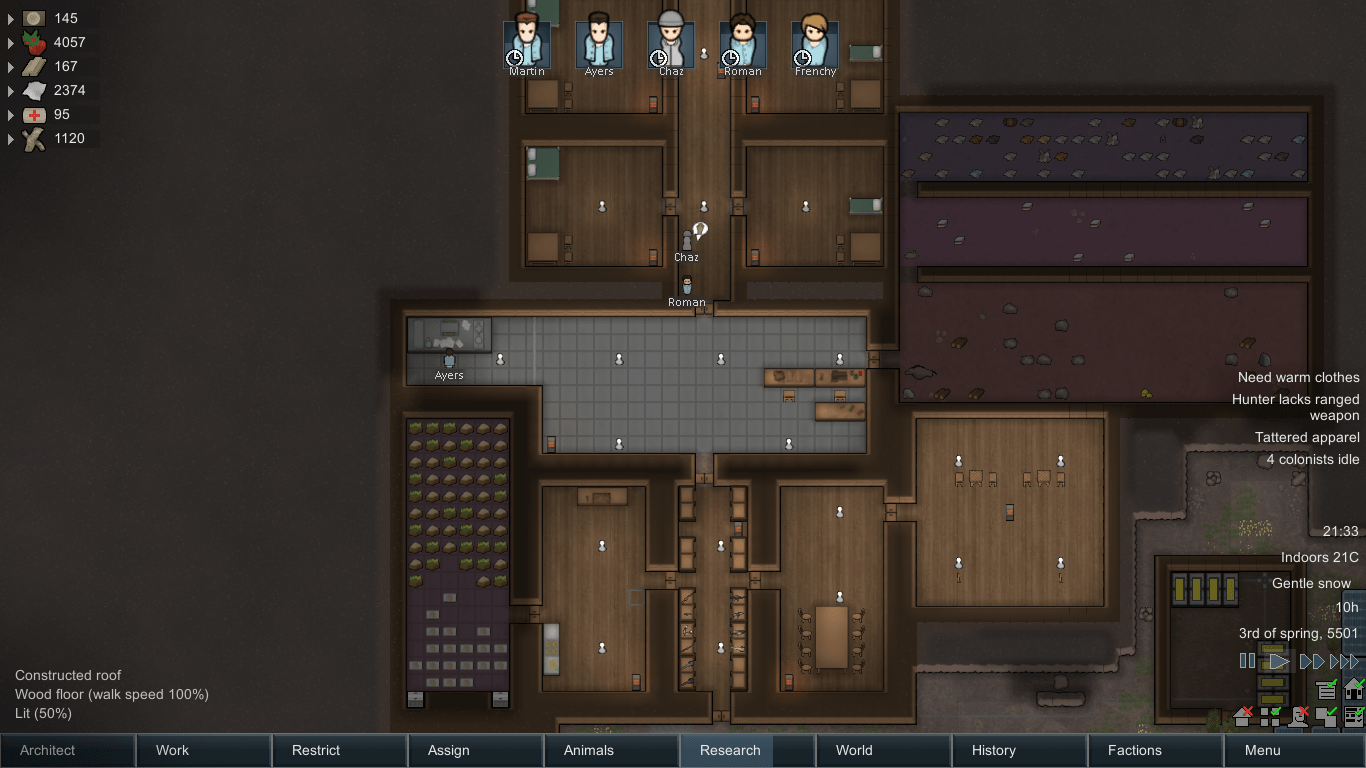Open the Architect menu tab
The height and width of the screenshot is (768, 1366).
46,750
